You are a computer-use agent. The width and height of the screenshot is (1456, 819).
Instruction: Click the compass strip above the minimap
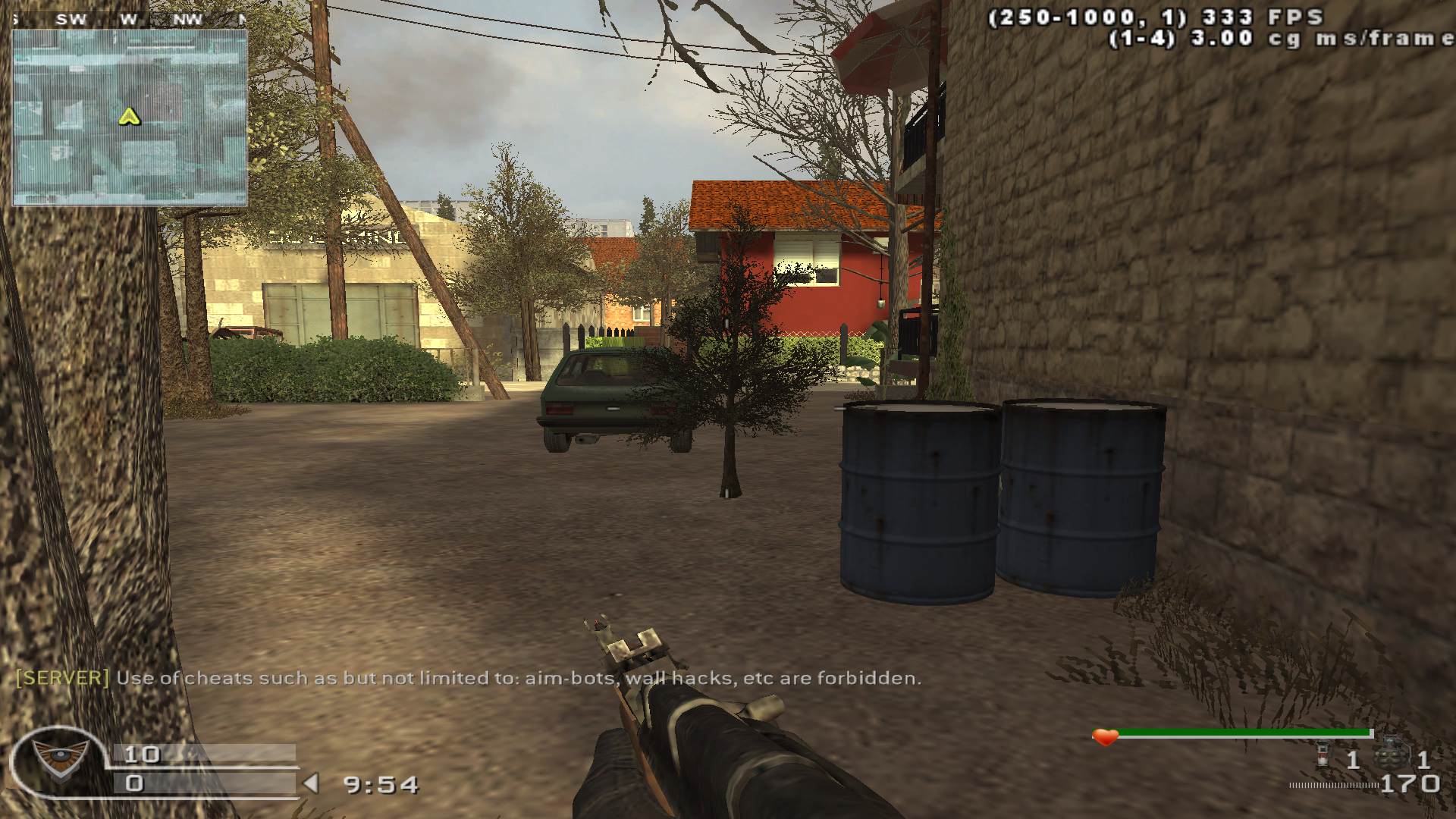[129, 20]
